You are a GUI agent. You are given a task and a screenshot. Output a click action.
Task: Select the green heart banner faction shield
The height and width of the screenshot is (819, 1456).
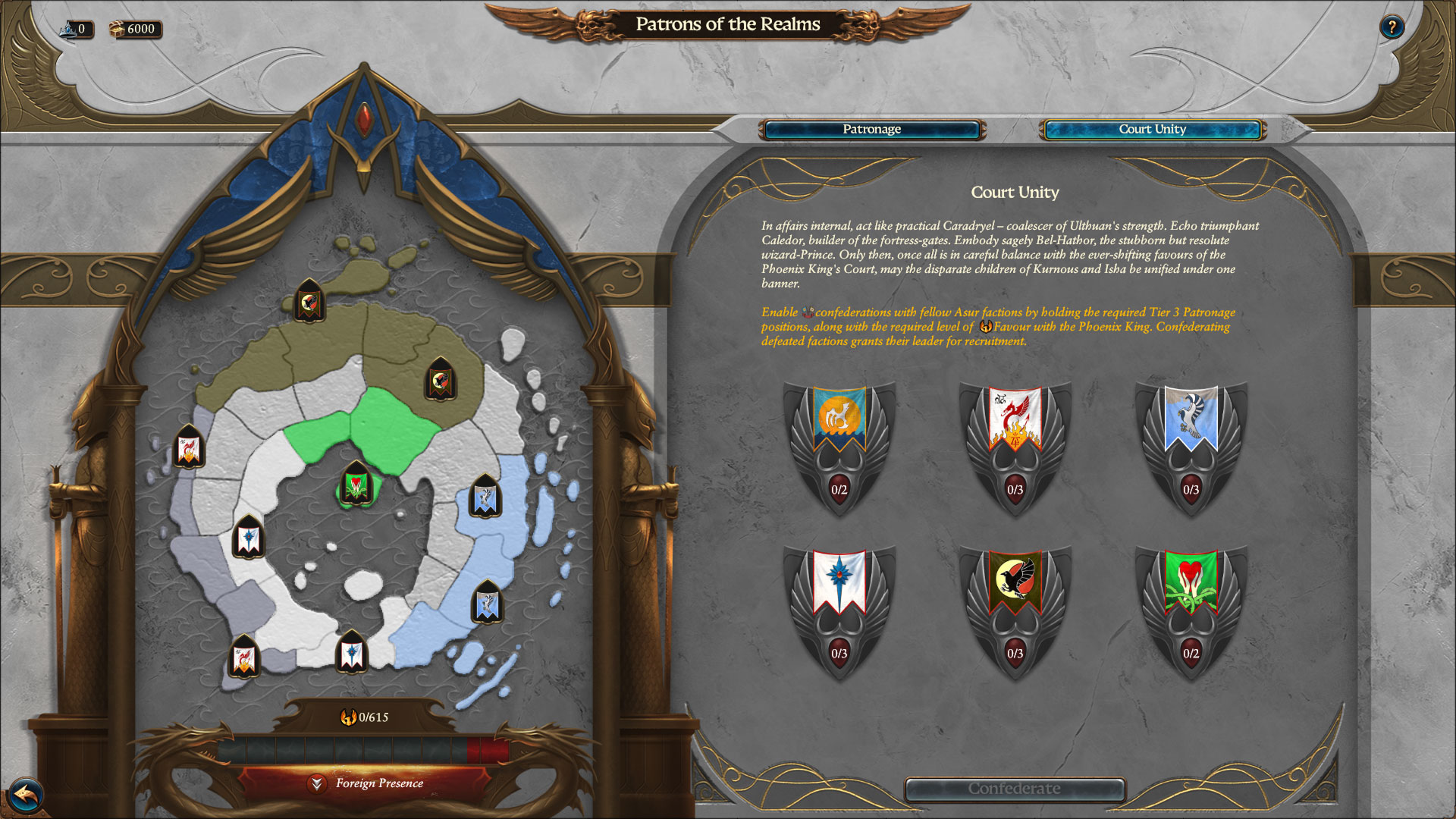pos(1191,611)
